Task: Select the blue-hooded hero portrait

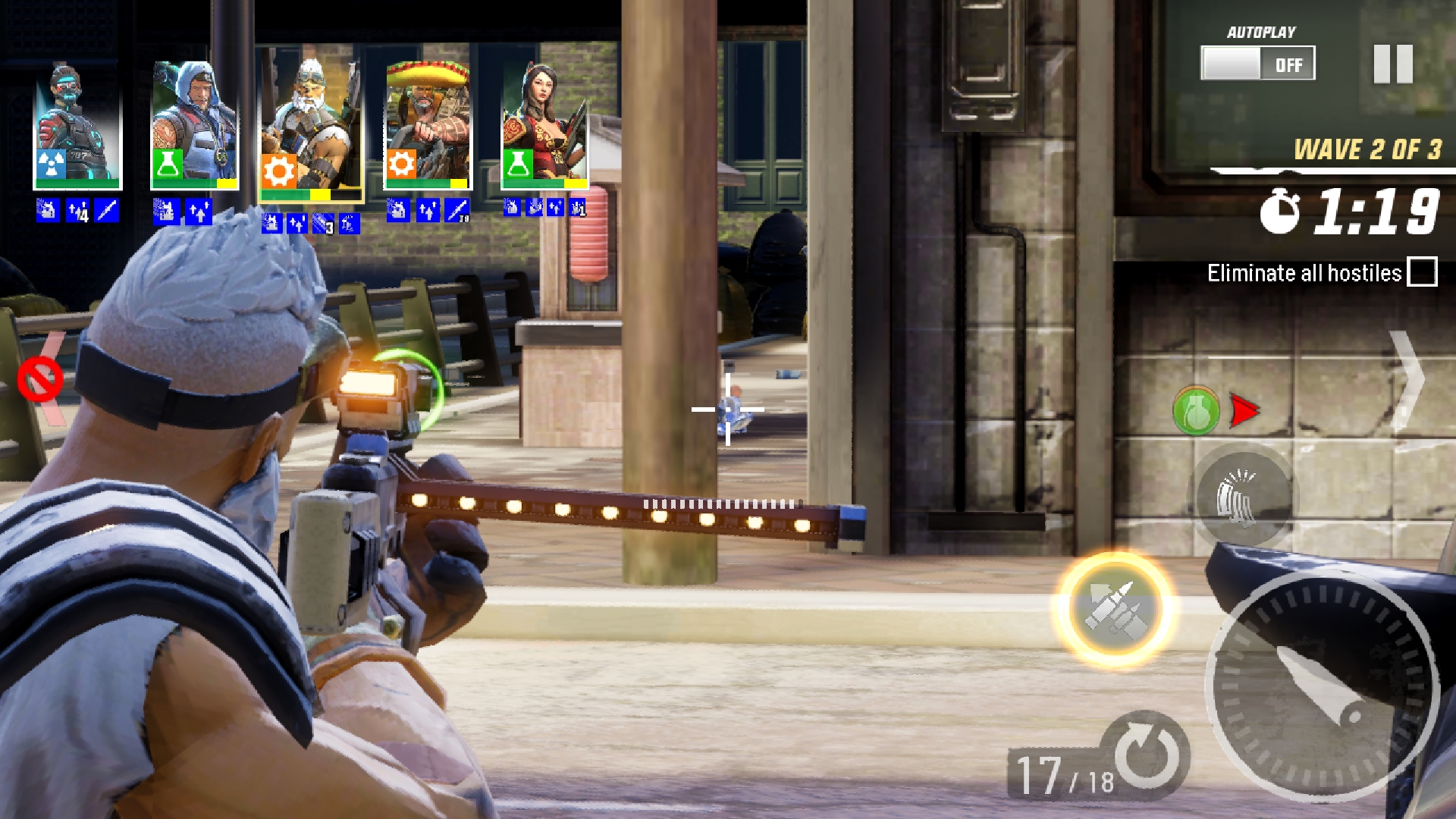Action: (195, 127)
